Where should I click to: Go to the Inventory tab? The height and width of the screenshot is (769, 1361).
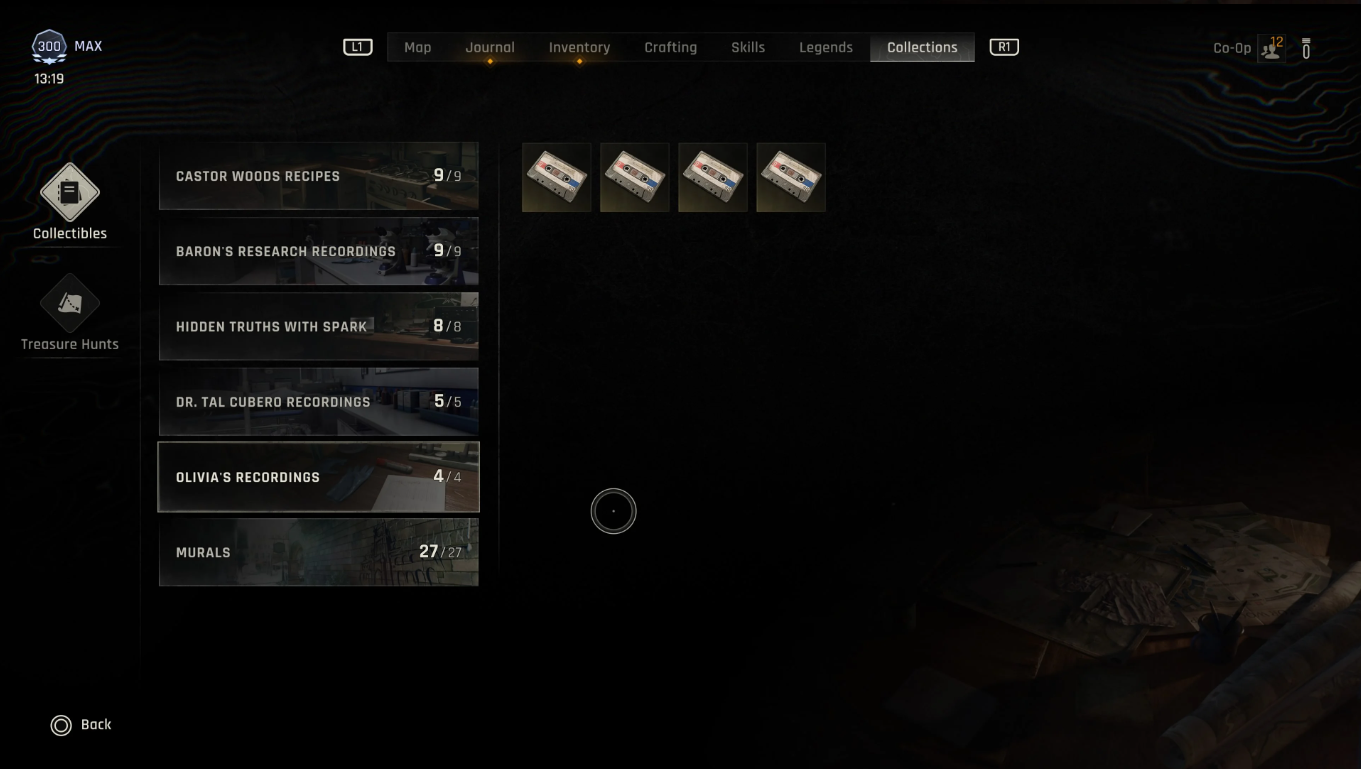click(x=579, y=47)
